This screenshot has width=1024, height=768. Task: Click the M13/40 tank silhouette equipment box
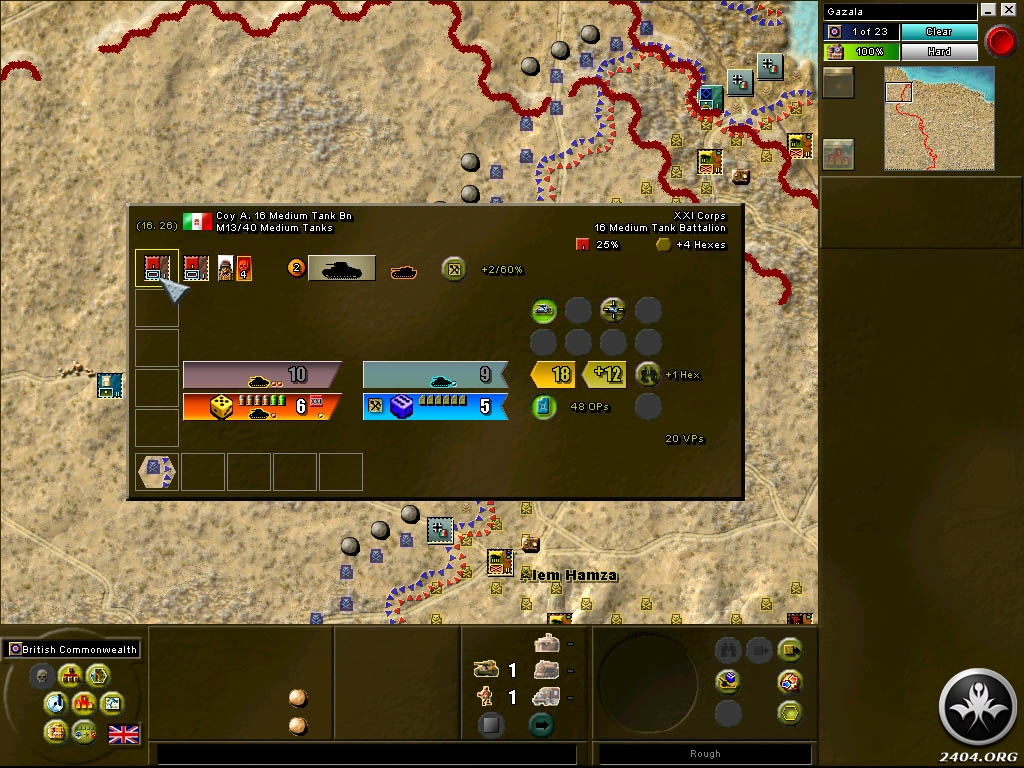(x=342, y=268)
